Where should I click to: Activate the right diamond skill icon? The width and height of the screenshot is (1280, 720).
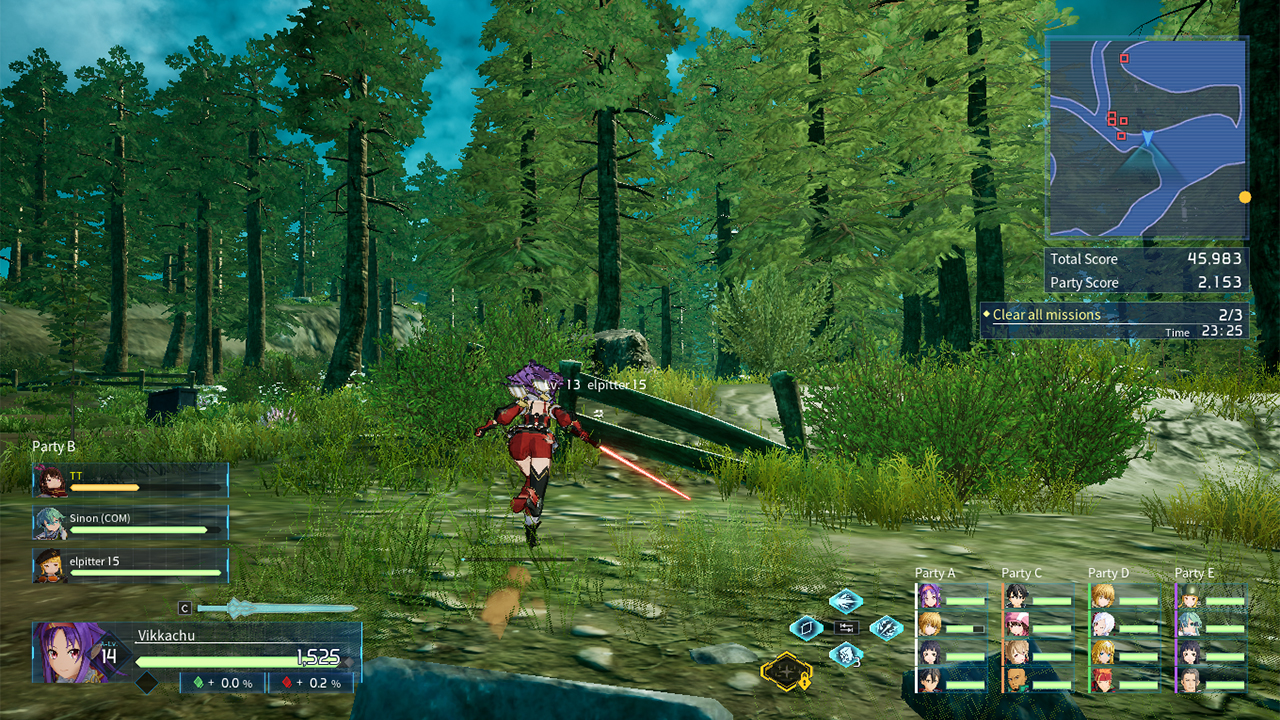pyautogui.click(x=886, y=628)
